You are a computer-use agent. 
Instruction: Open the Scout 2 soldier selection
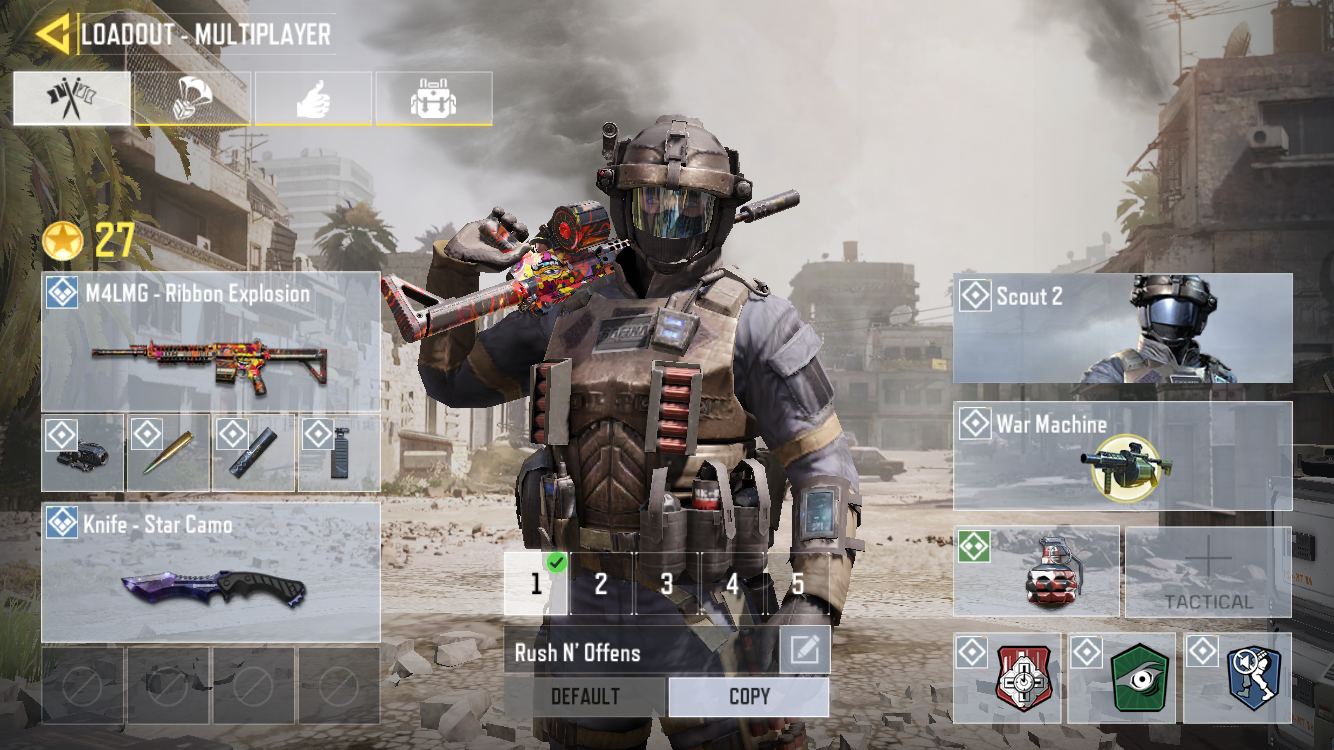point(1122,328)
